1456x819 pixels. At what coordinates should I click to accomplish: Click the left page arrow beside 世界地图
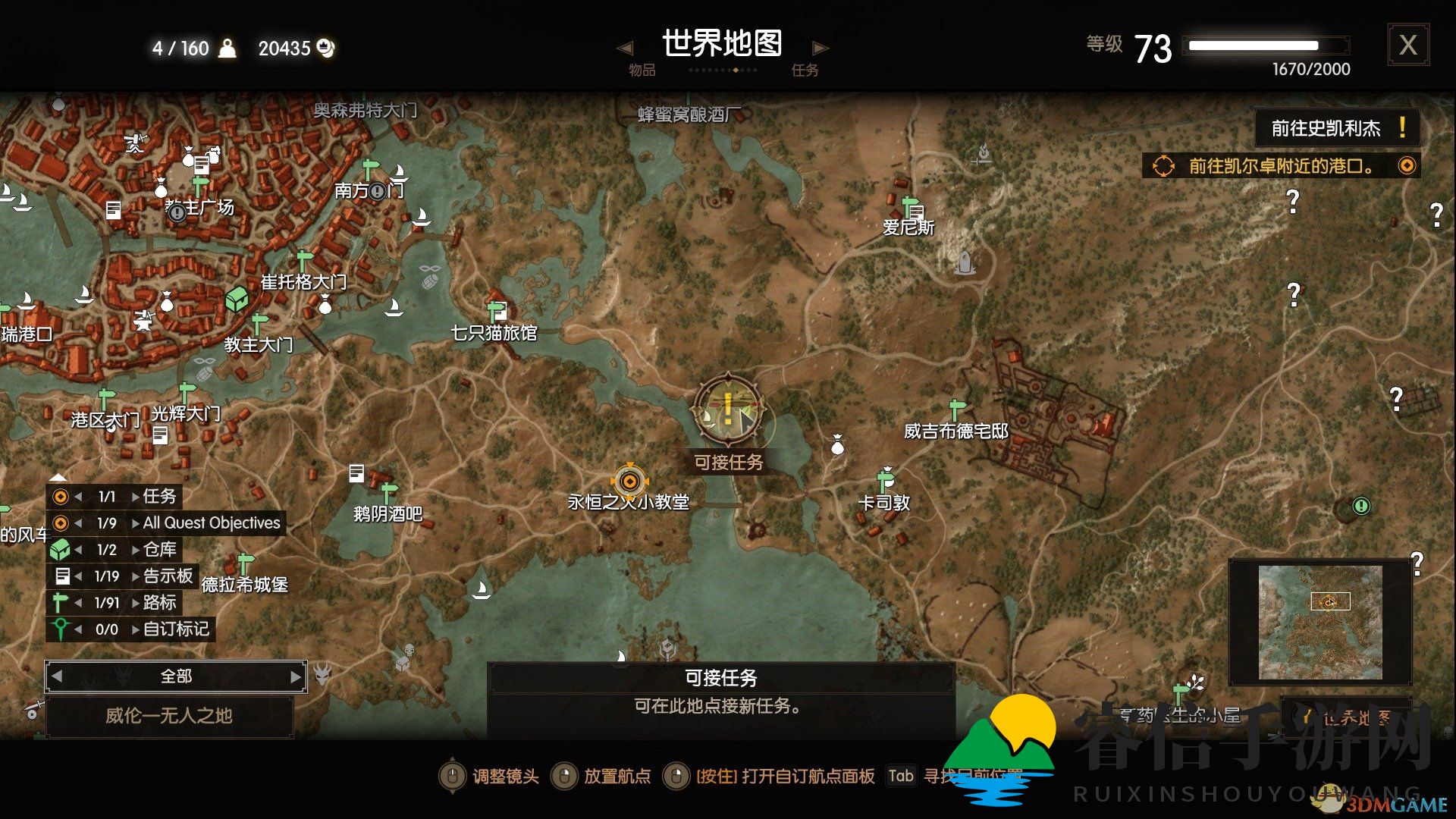[625, 47]
